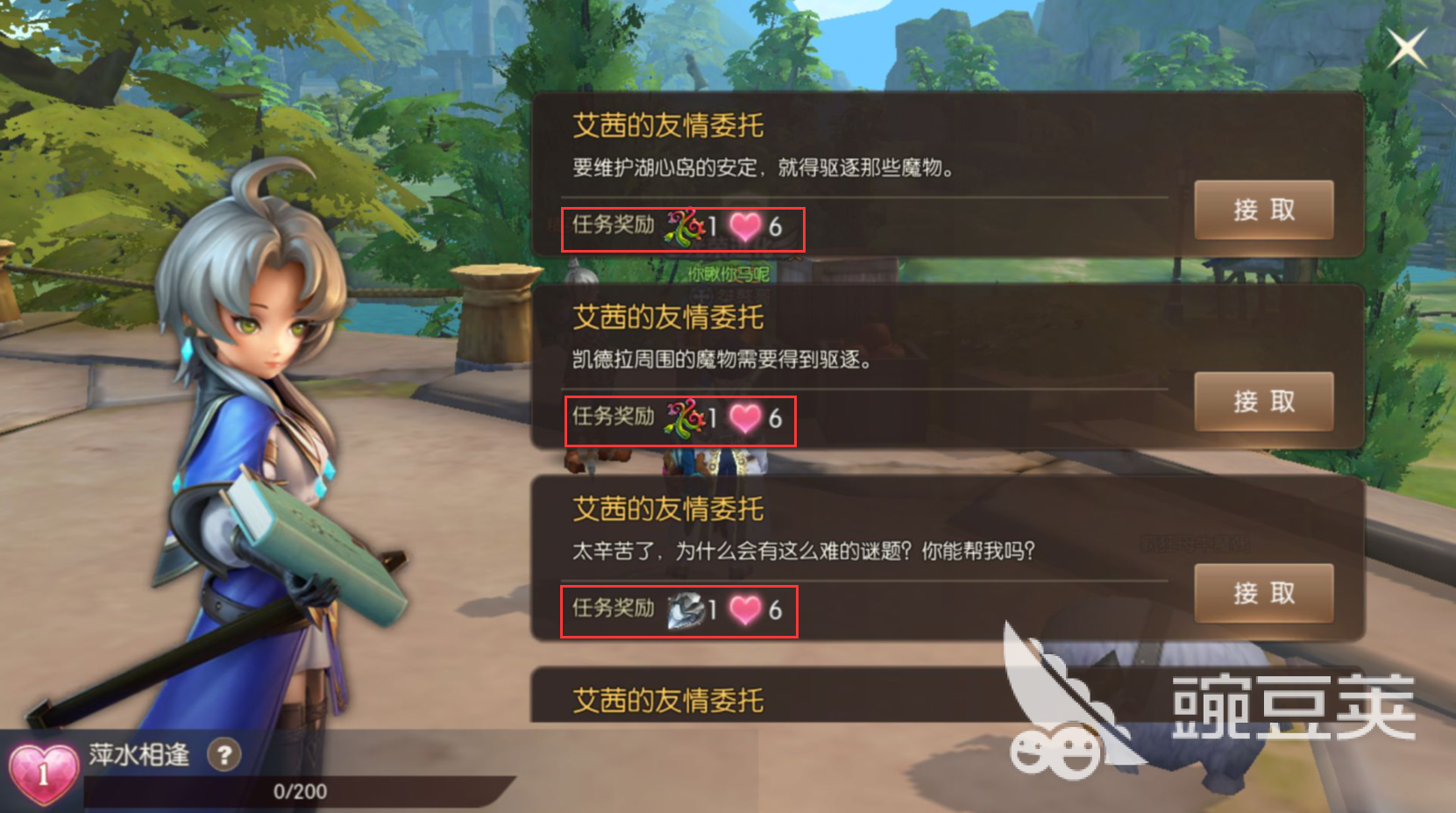
Task: Close the quest dialog with the X
Action: (x=1407, y=47)
